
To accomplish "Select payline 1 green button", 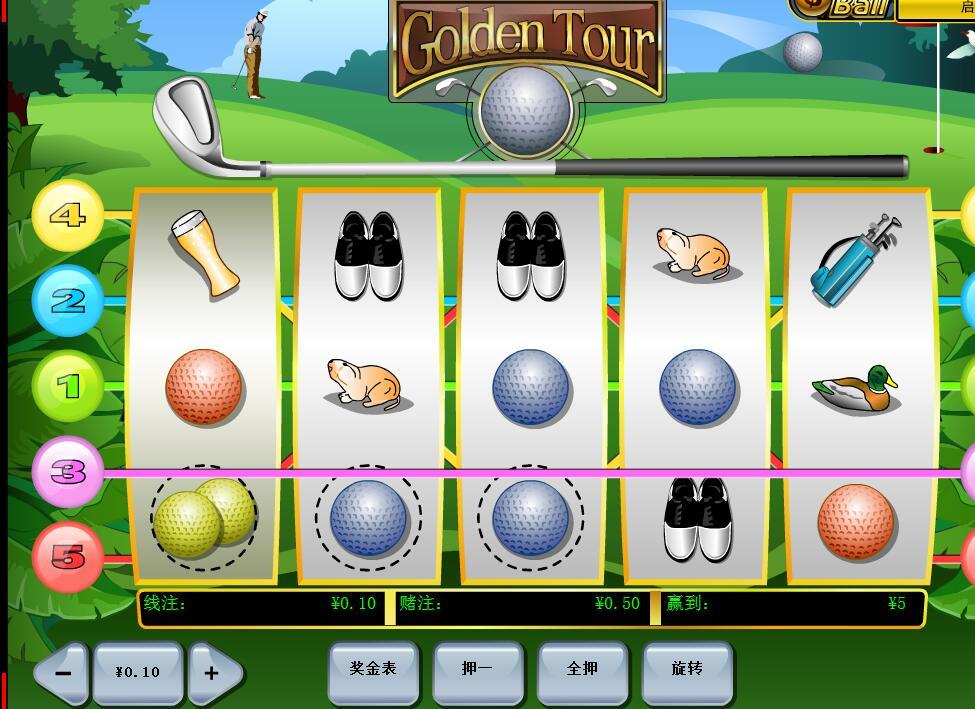I will pyautogui.click(x=68, y=386).
